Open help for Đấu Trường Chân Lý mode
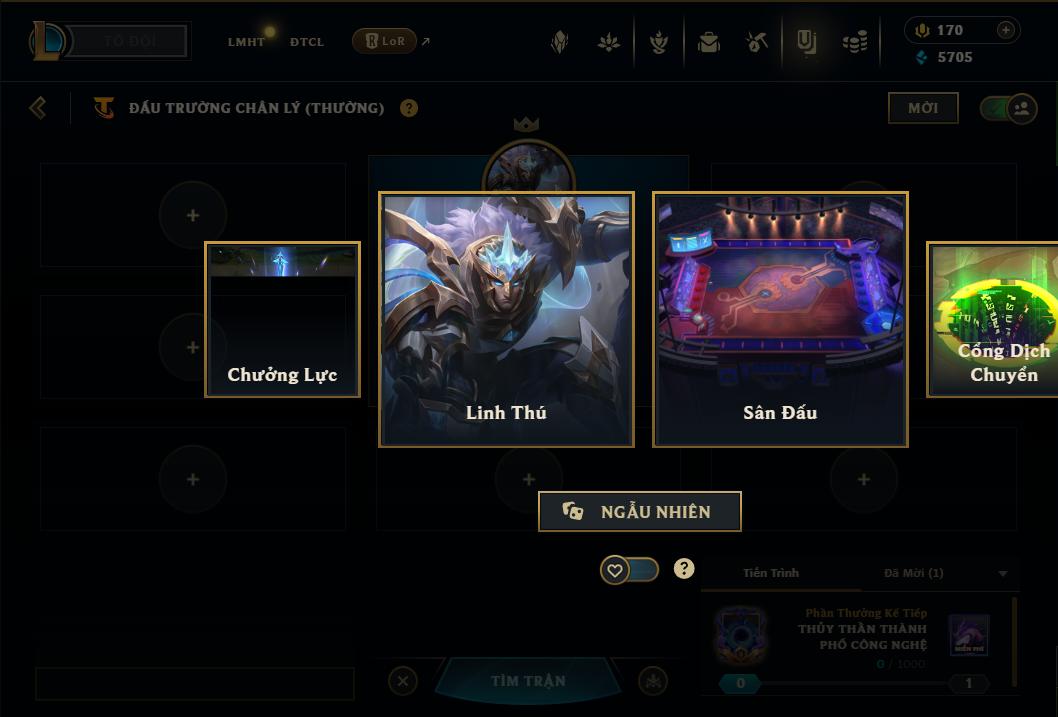Screen dimensions: 1058x717 409,108
